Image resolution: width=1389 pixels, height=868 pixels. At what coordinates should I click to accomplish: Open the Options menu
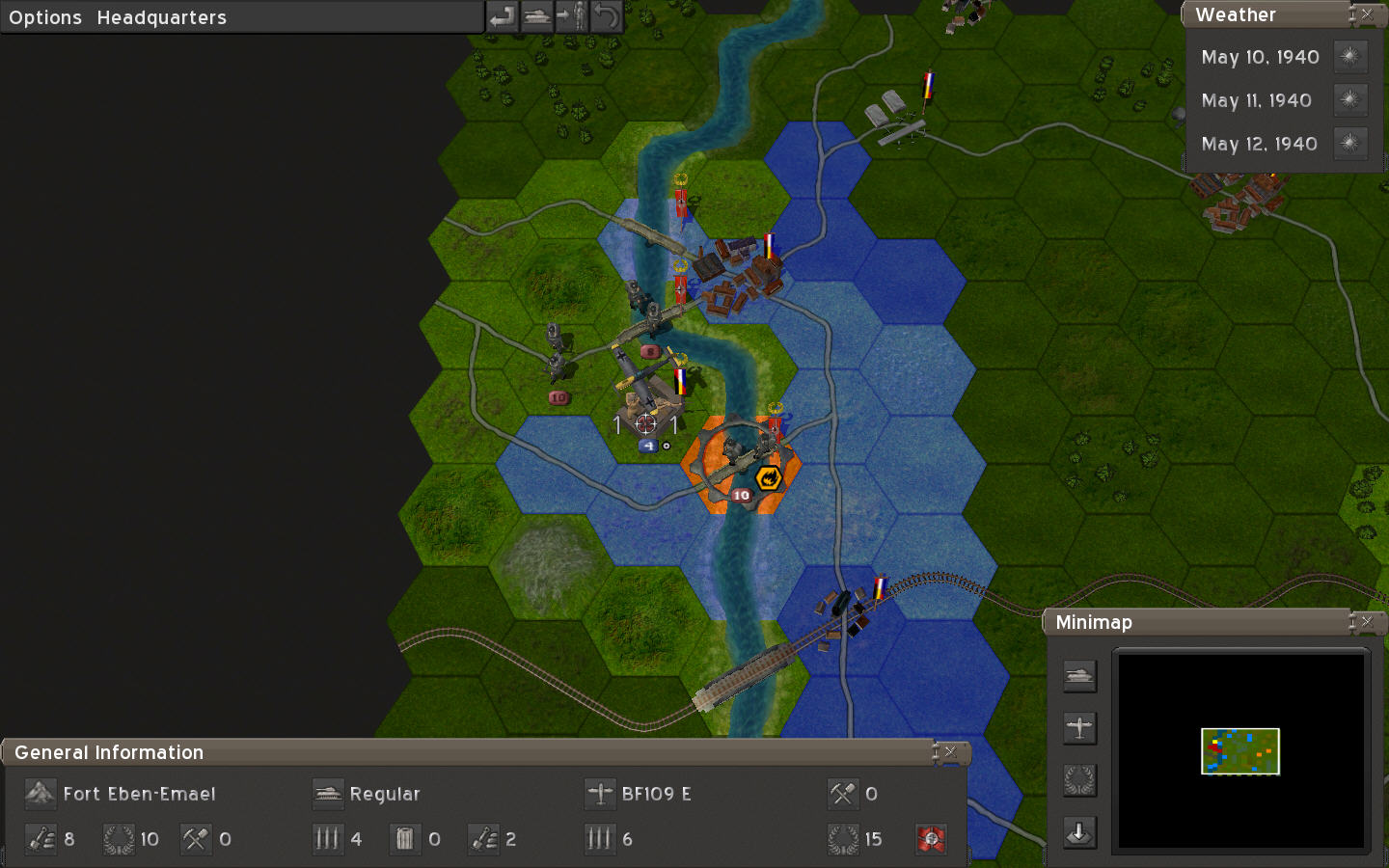(45, 17)
